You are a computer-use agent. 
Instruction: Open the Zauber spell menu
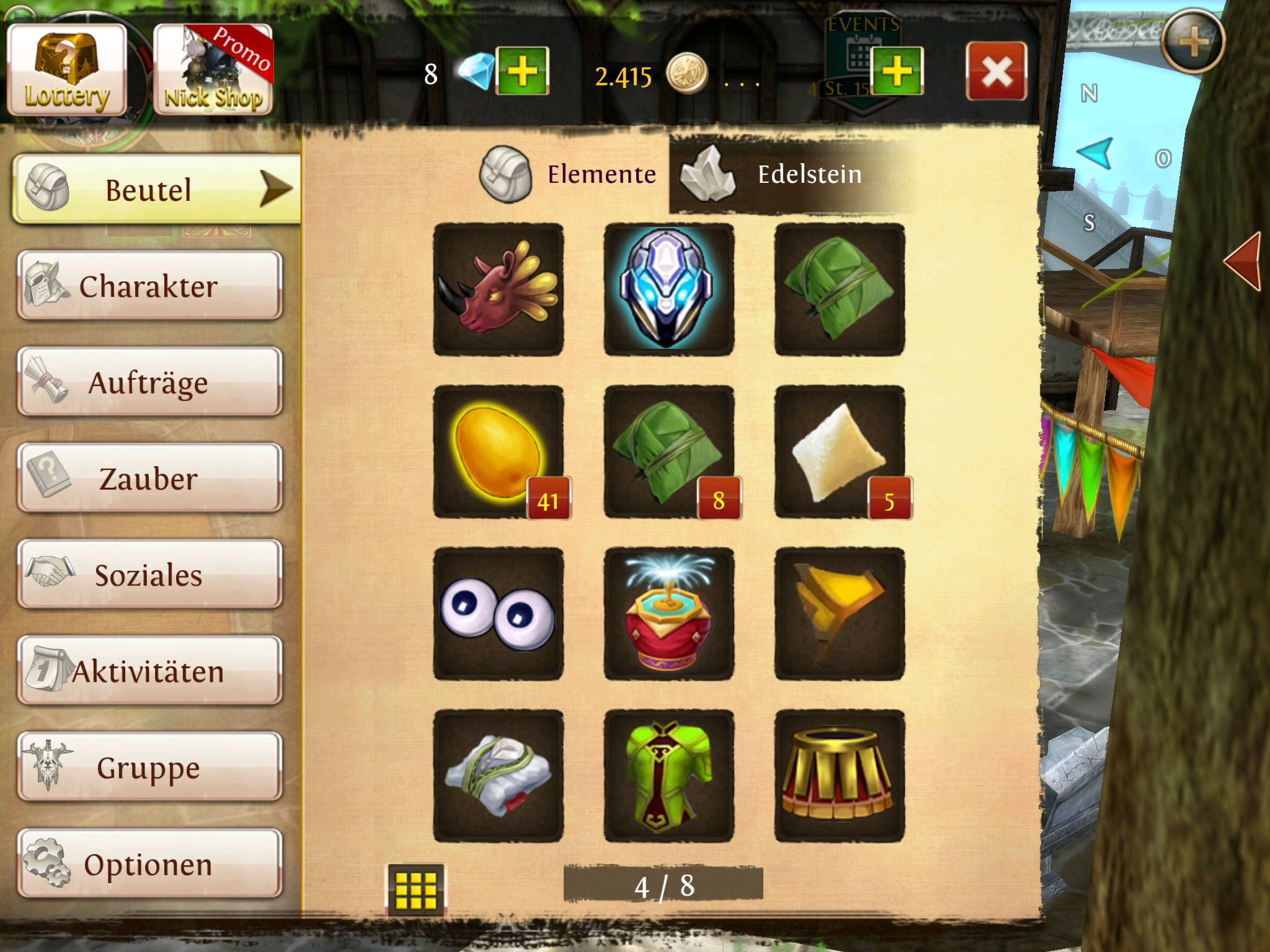tap(149, 478)
